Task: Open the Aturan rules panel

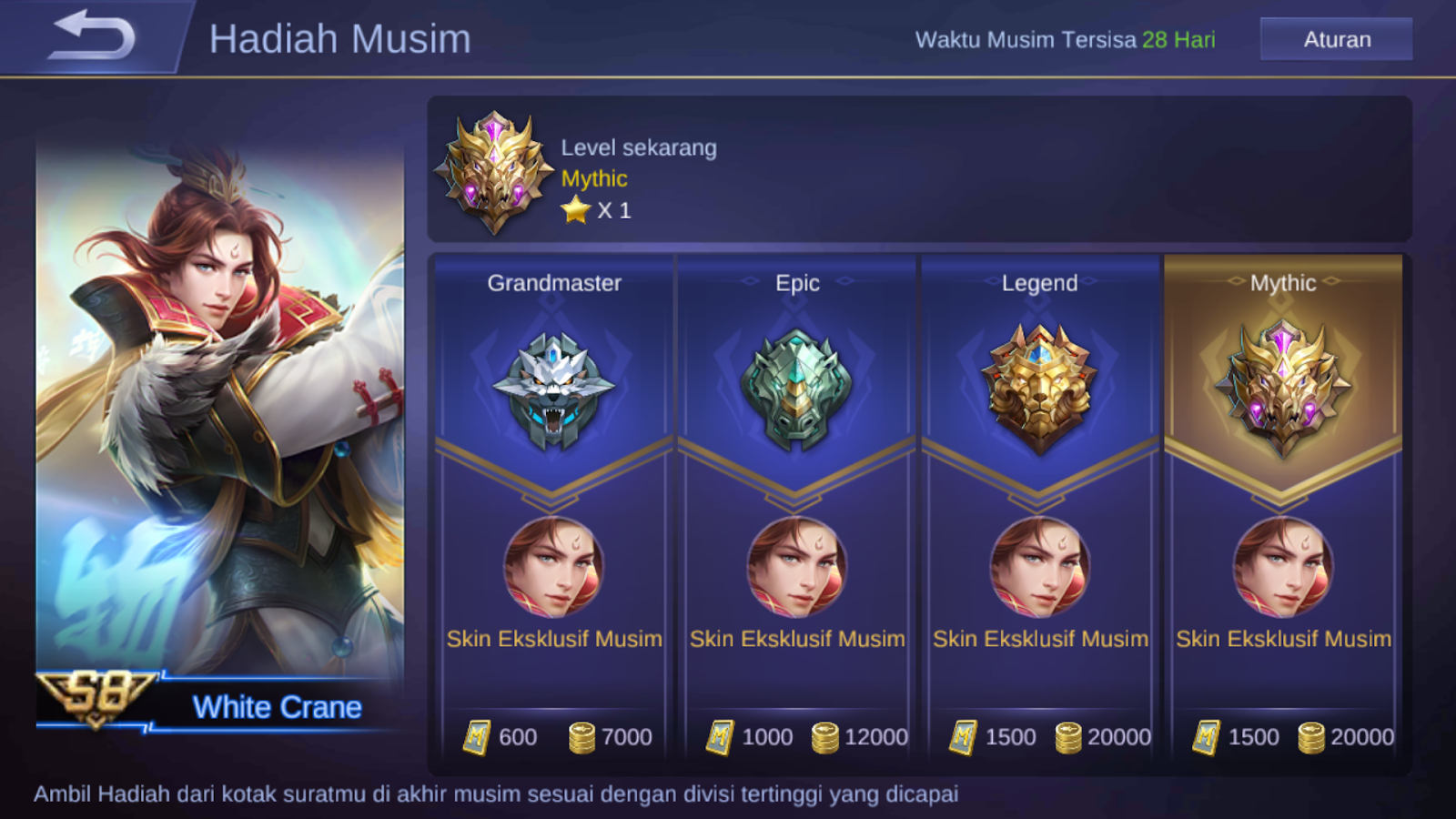Action: 1335,39
